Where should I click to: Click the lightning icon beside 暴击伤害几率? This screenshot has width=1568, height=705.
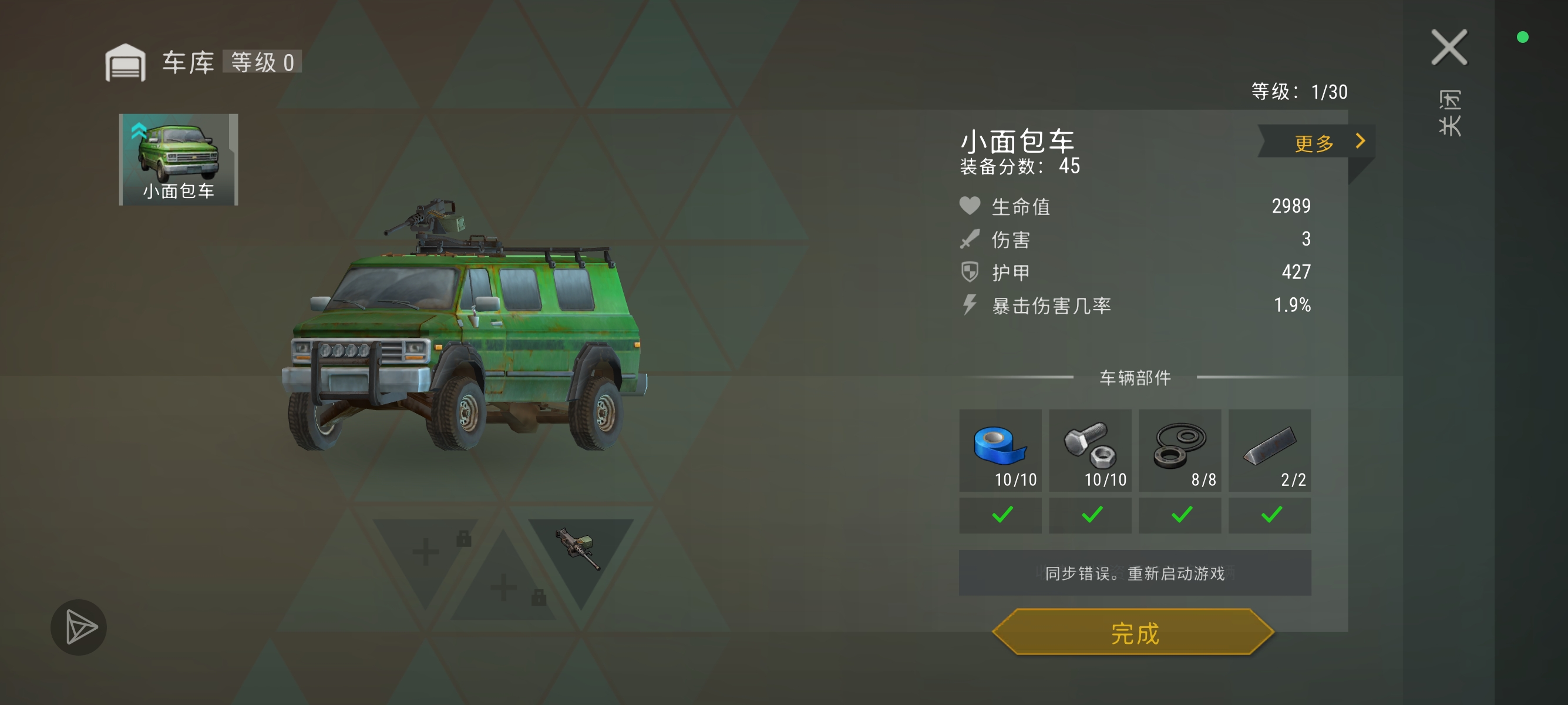[x=970, y=306]
